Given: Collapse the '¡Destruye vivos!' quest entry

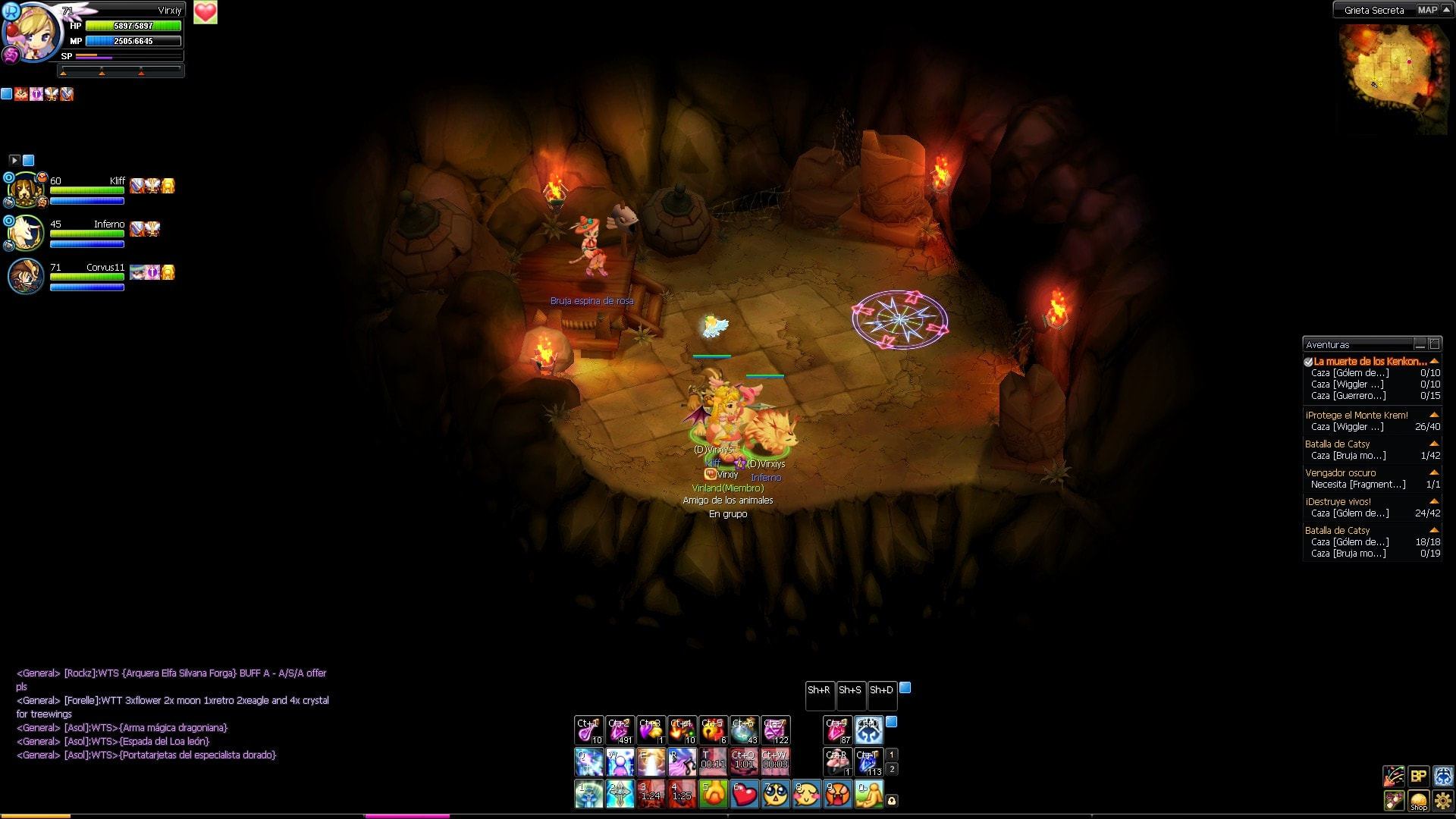Looking at the screenshot, I should click(x=1434, y=501).
